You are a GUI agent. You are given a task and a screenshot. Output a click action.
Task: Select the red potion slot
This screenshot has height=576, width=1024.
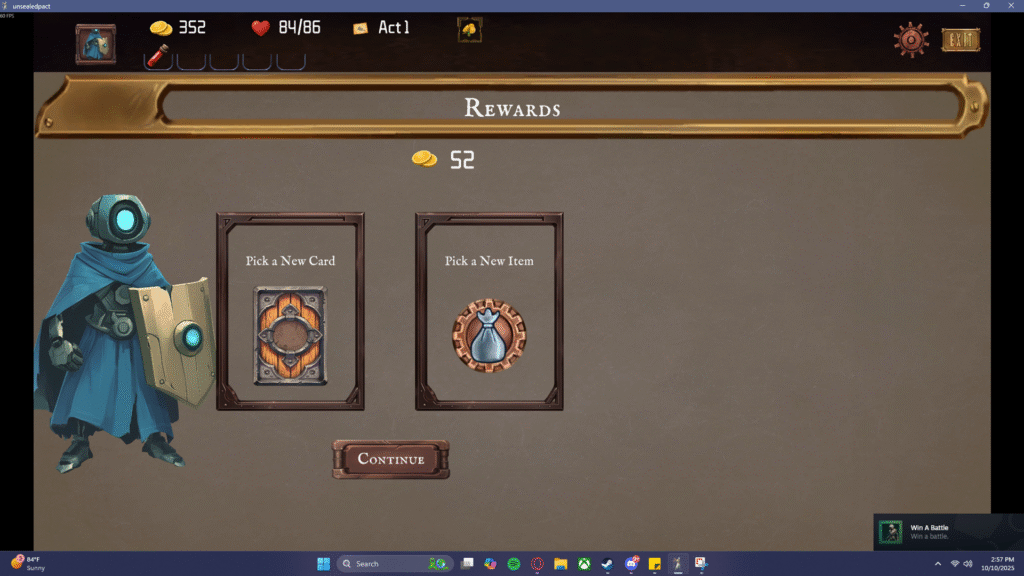point(158,57)
